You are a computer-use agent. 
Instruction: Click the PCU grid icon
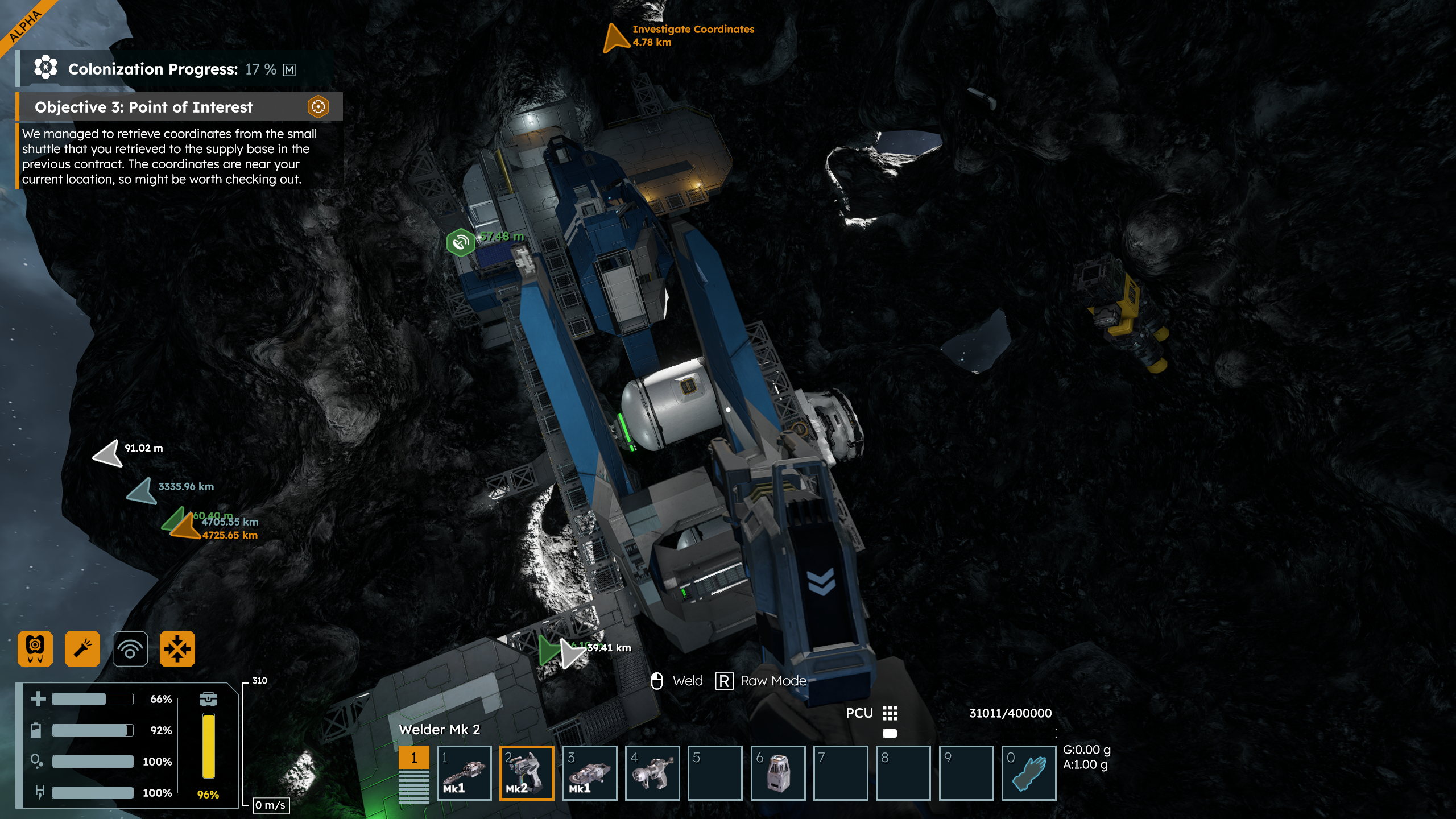point(890,713)
